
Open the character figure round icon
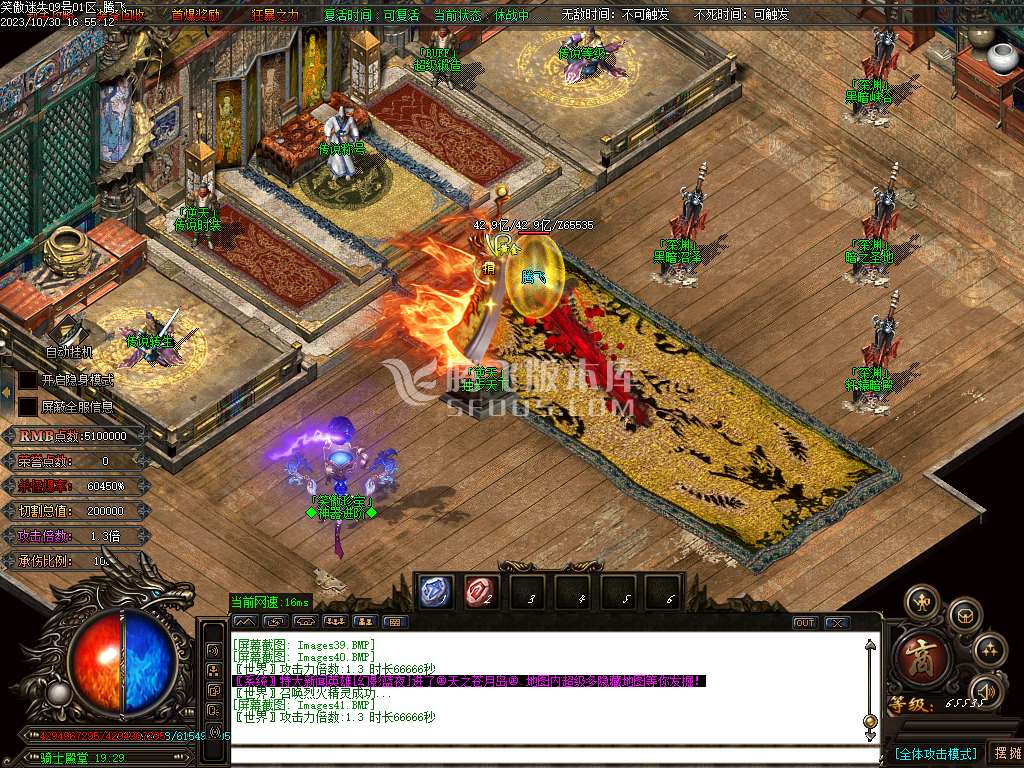(921, 603)
